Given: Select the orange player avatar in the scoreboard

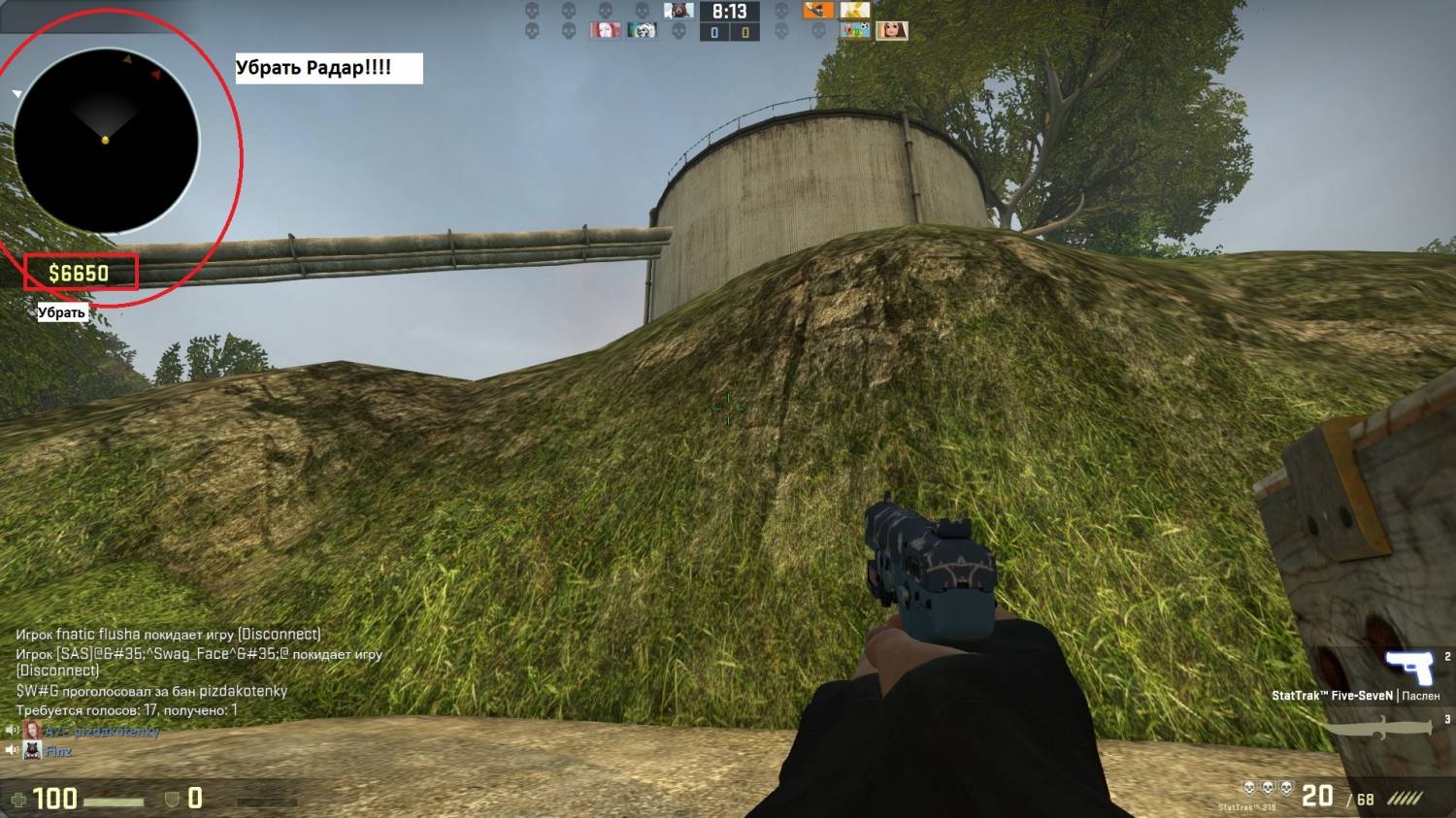Looking at the screenshot, I should pyautogui.click(x=818, y=11).
